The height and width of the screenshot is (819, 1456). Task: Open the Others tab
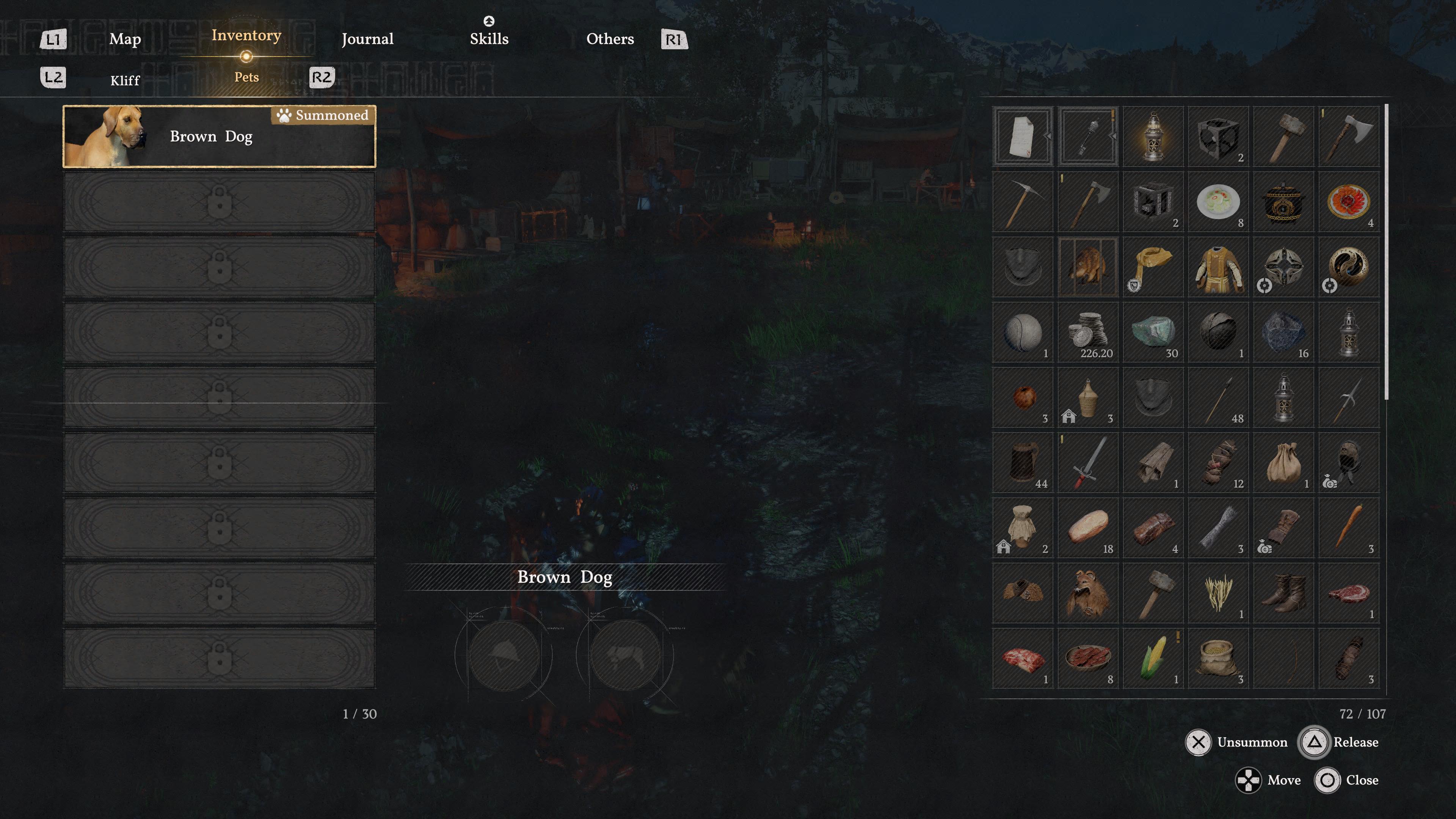610,39
